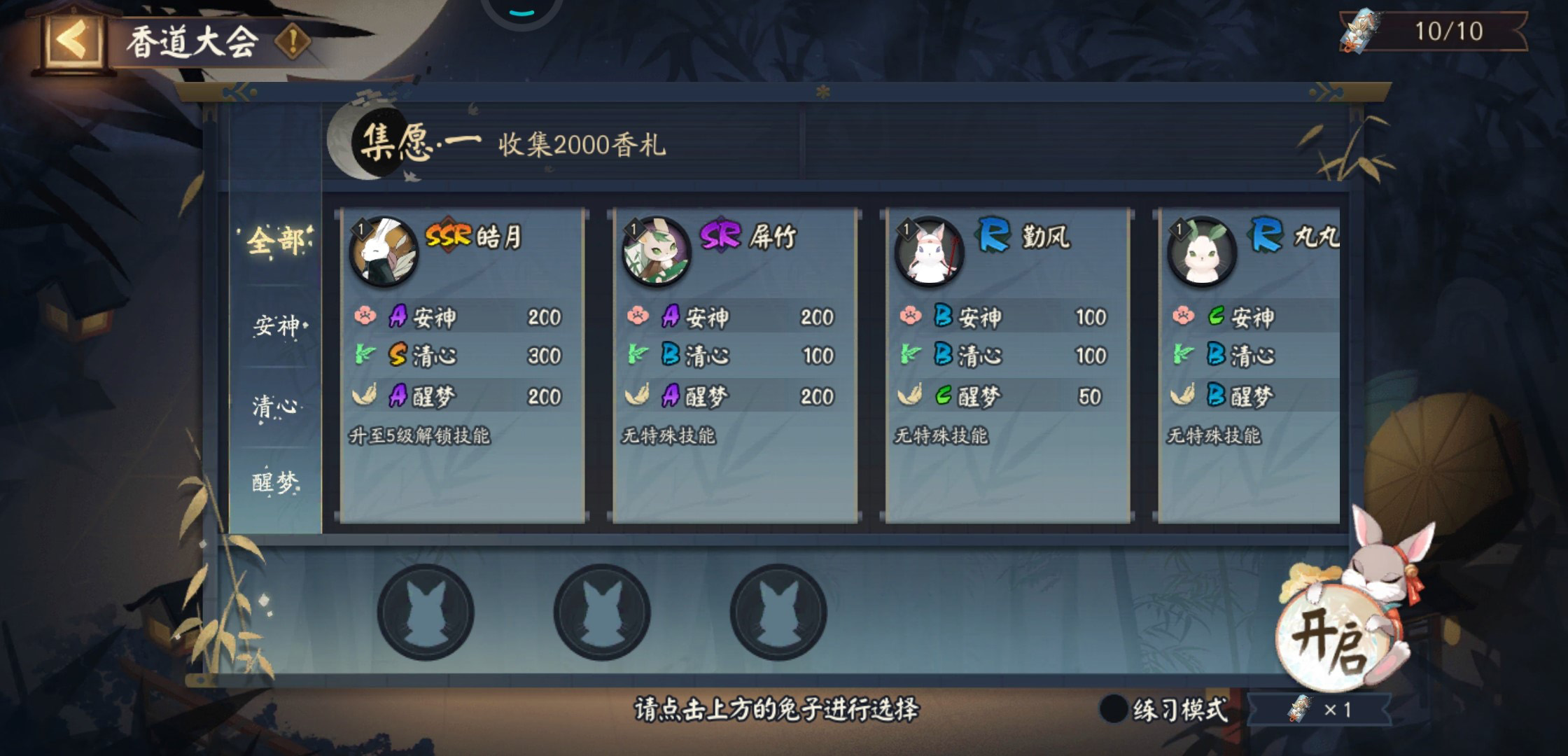Go back using the arrow button
This screenshot has width=1568, height=756.
[73, 41]
